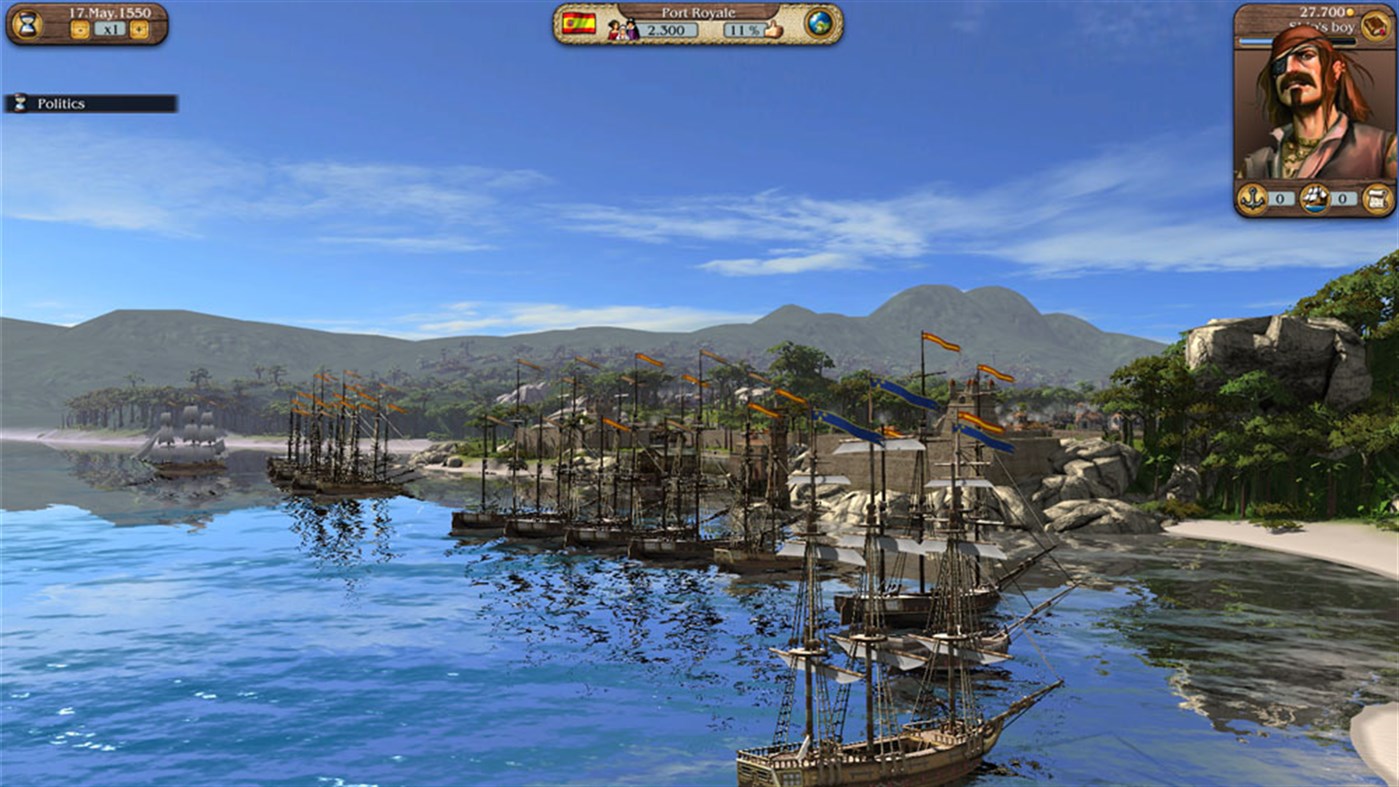This screenshot has height=787, width=1399.
Task: Click the 17.May.1550 date display
Action: click(x=111, y=13)
